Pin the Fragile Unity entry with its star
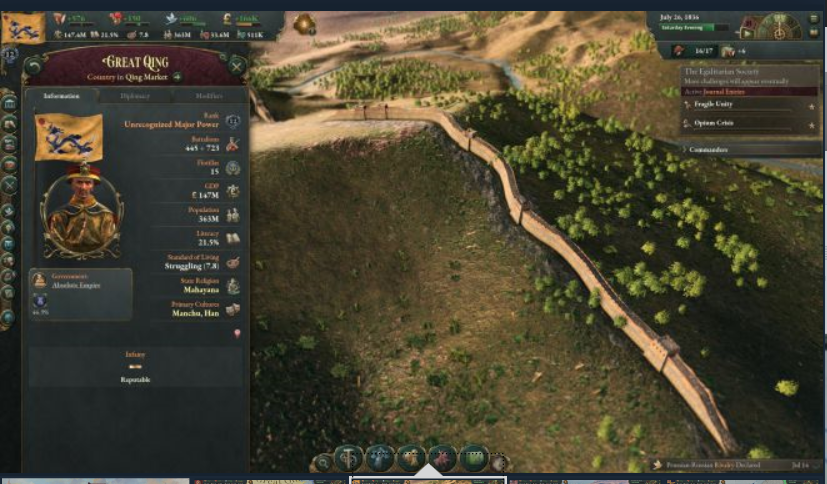Viewport: 827px width, 484px height. tap(811, 105)
